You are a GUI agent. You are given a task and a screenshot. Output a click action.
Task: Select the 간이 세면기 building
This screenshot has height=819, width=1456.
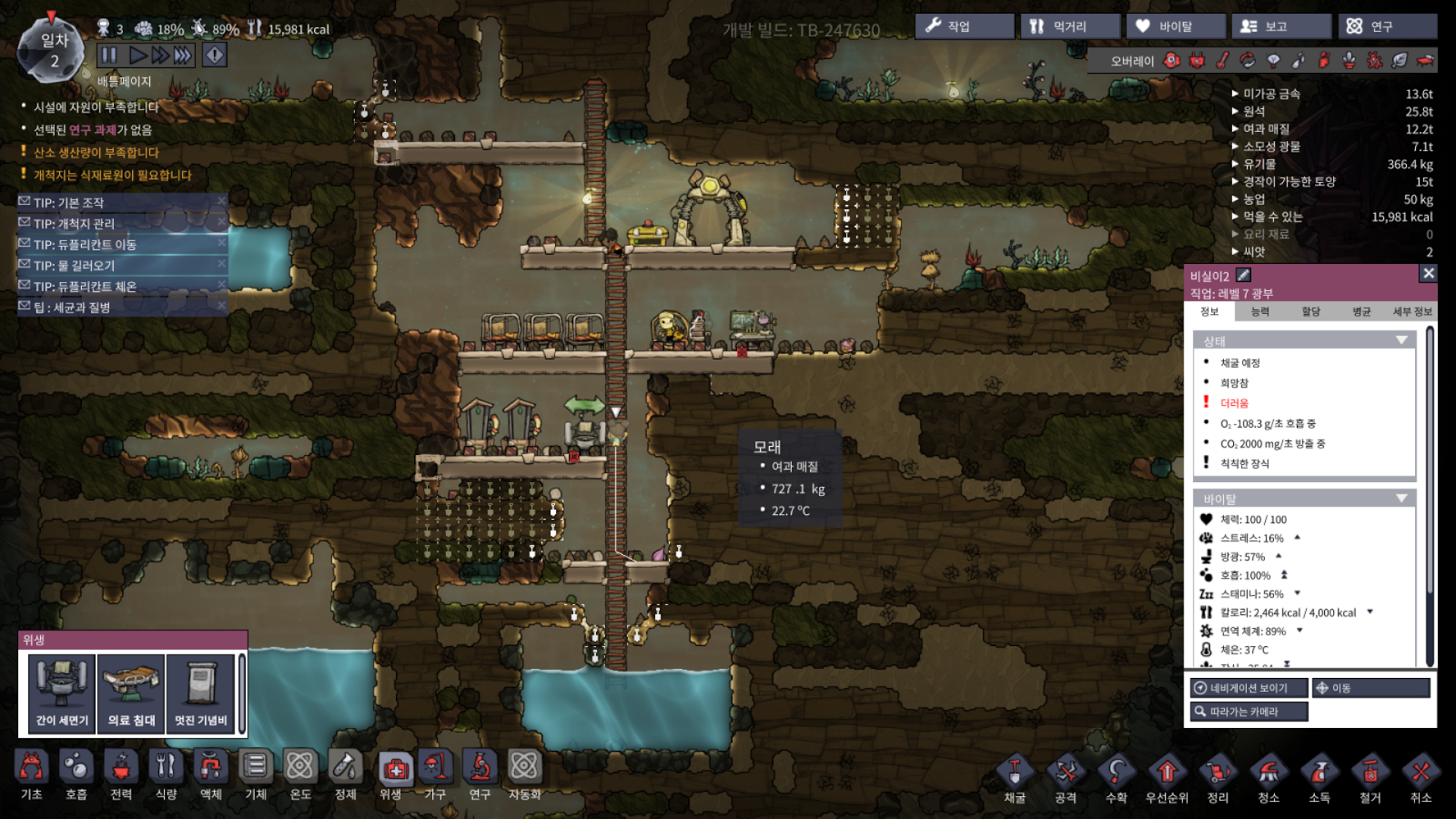62,693
